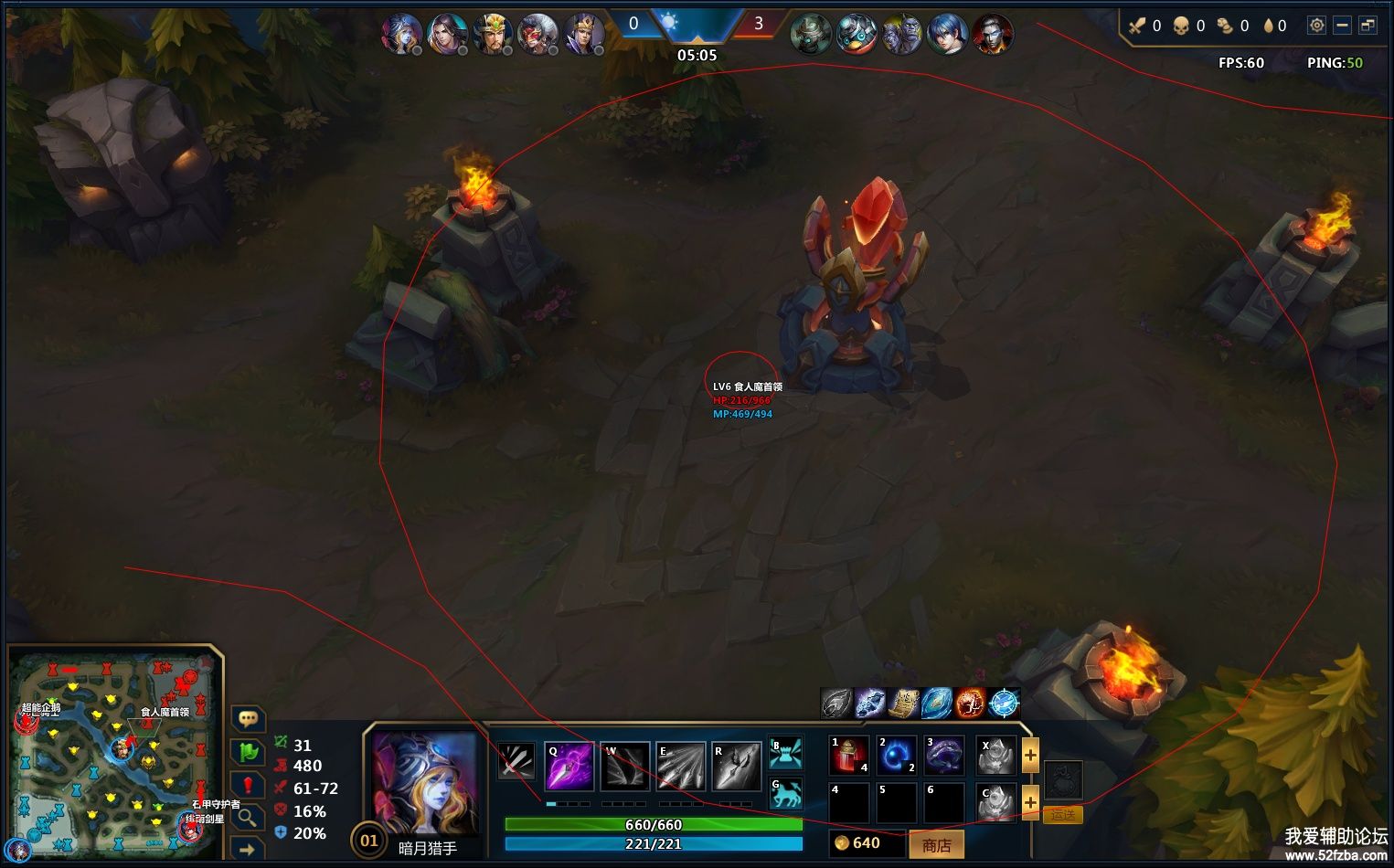This screenshot has width=1394, height=868.
Task: Click the minimap
Action: [x=113, y=754]
